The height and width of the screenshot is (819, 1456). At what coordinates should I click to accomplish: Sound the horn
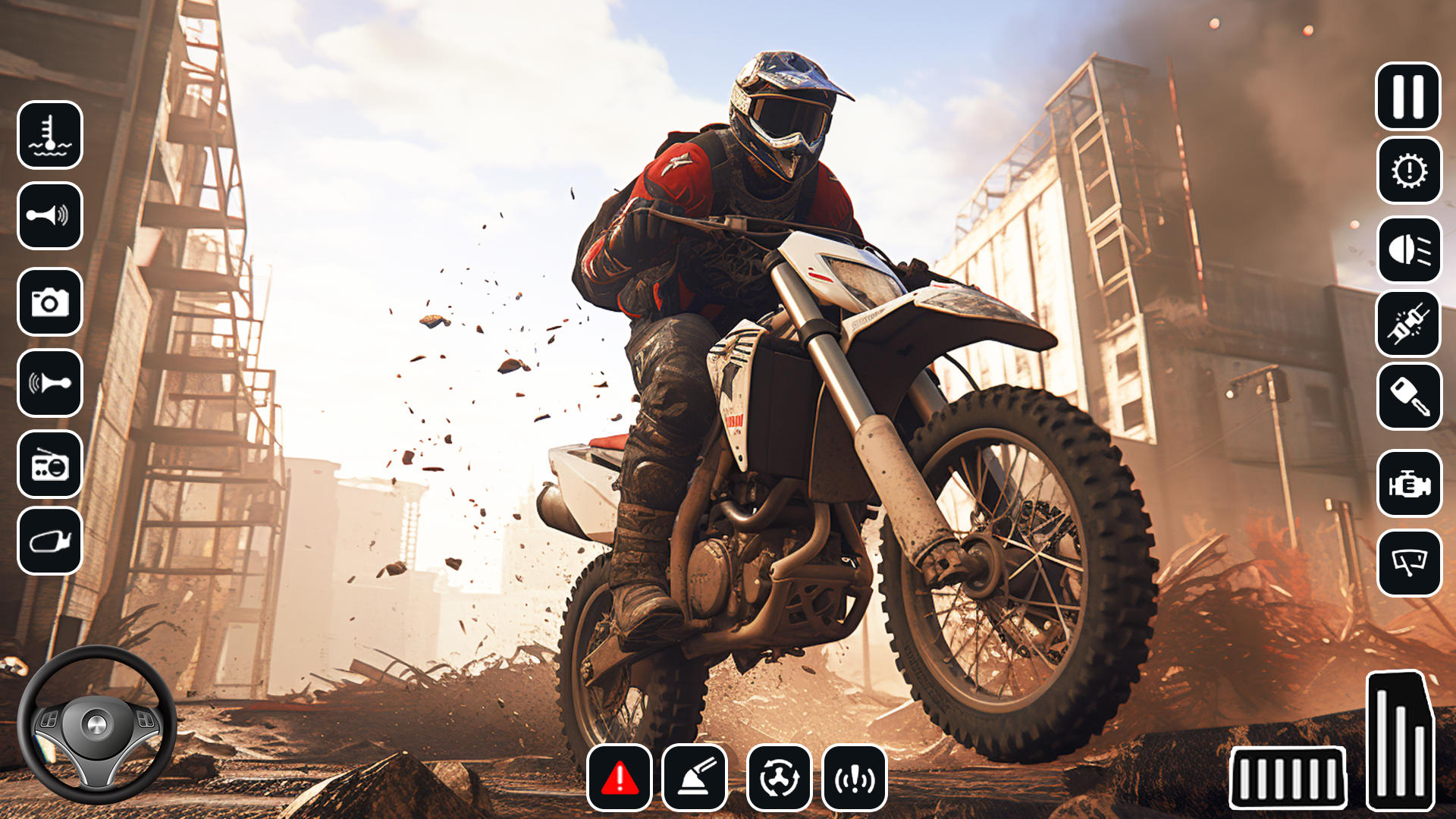[x=50, y=215]
